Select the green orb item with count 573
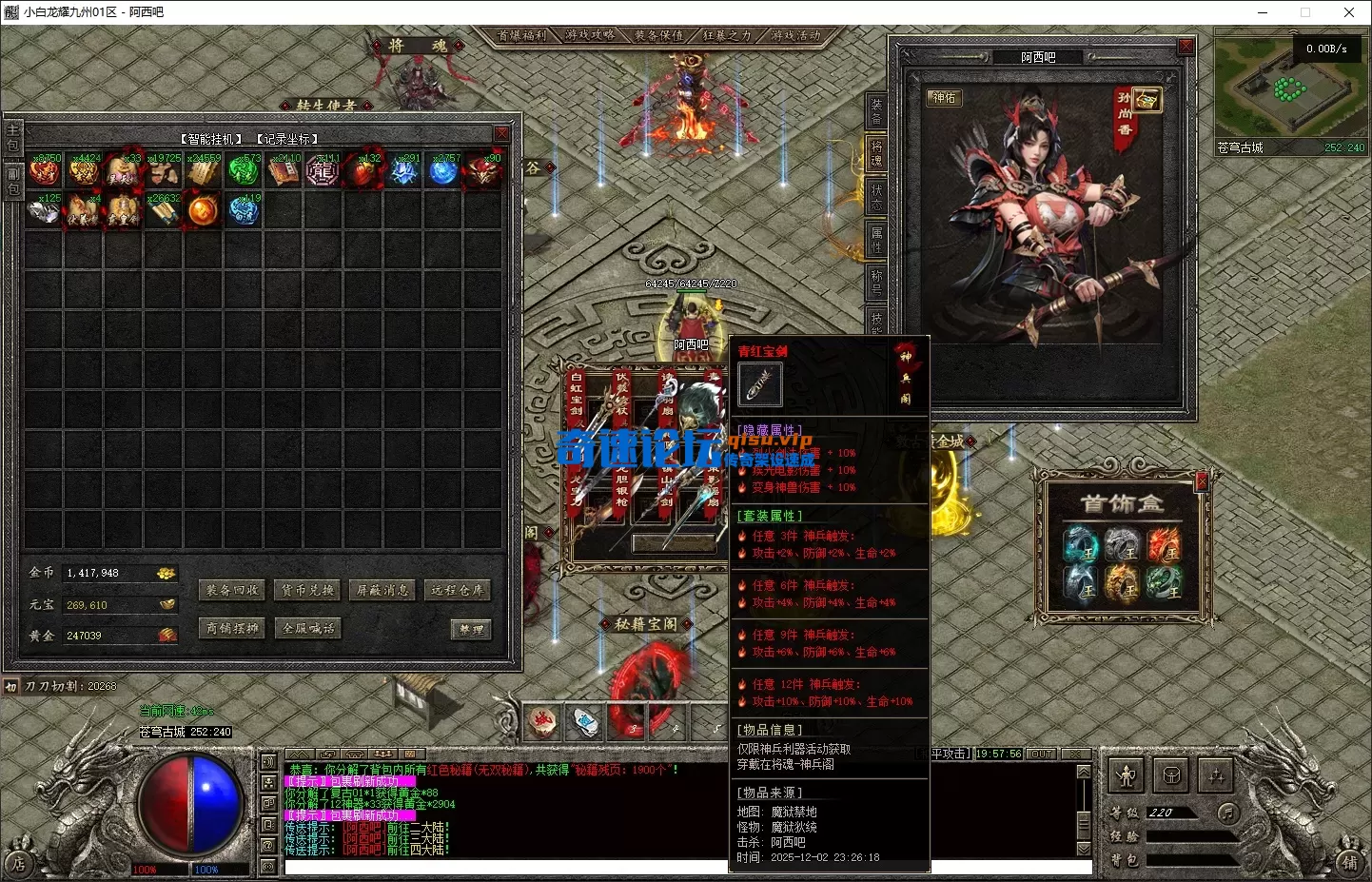1372x882 pixels. pos(244,171)
